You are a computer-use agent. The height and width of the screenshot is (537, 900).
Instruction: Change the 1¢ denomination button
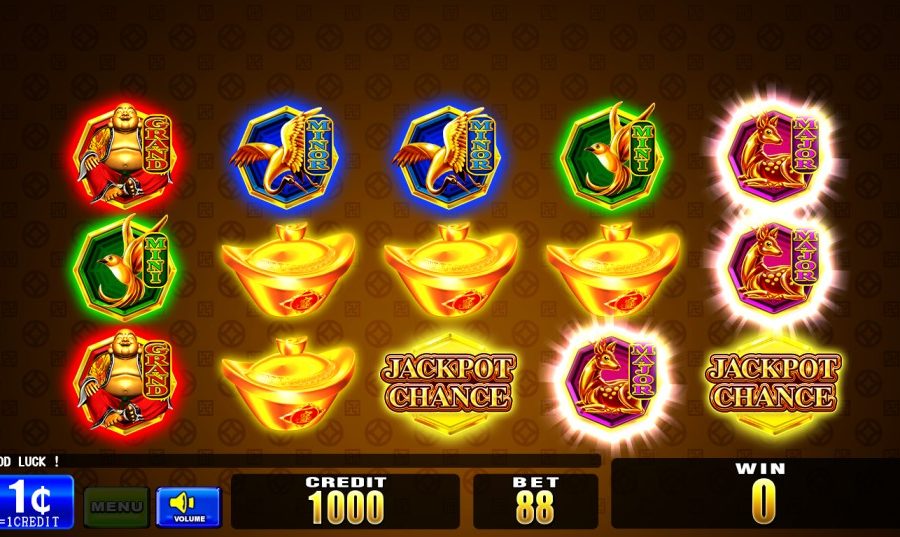[x=36, y=501]
